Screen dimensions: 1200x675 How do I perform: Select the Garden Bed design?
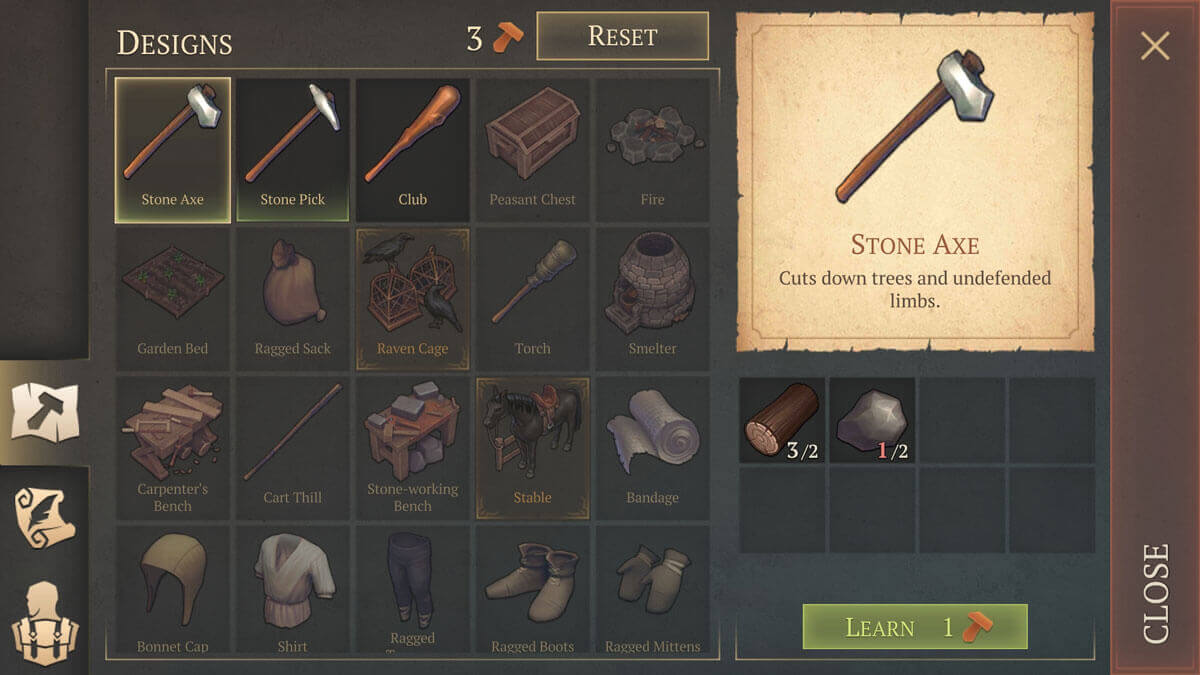173,298
